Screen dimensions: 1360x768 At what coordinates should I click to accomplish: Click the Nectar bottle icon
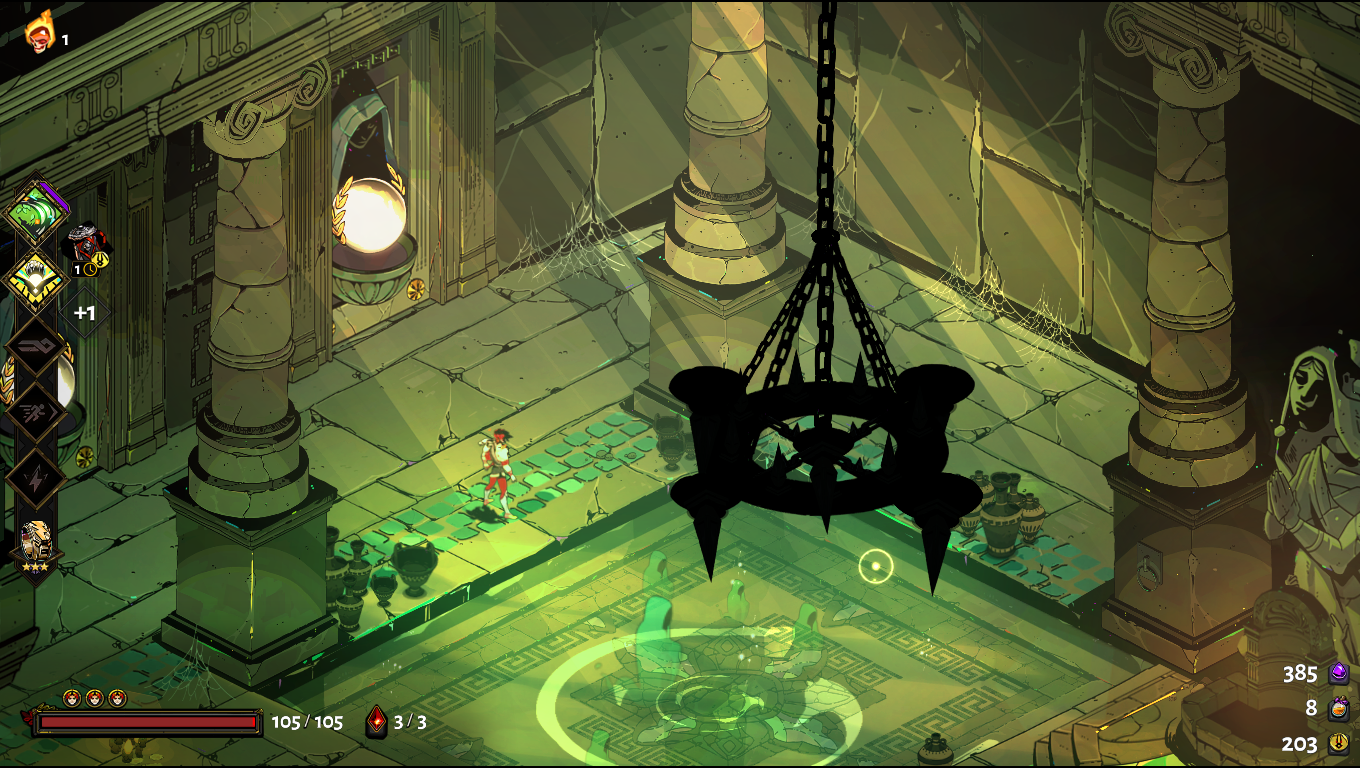click(1339, 708)
